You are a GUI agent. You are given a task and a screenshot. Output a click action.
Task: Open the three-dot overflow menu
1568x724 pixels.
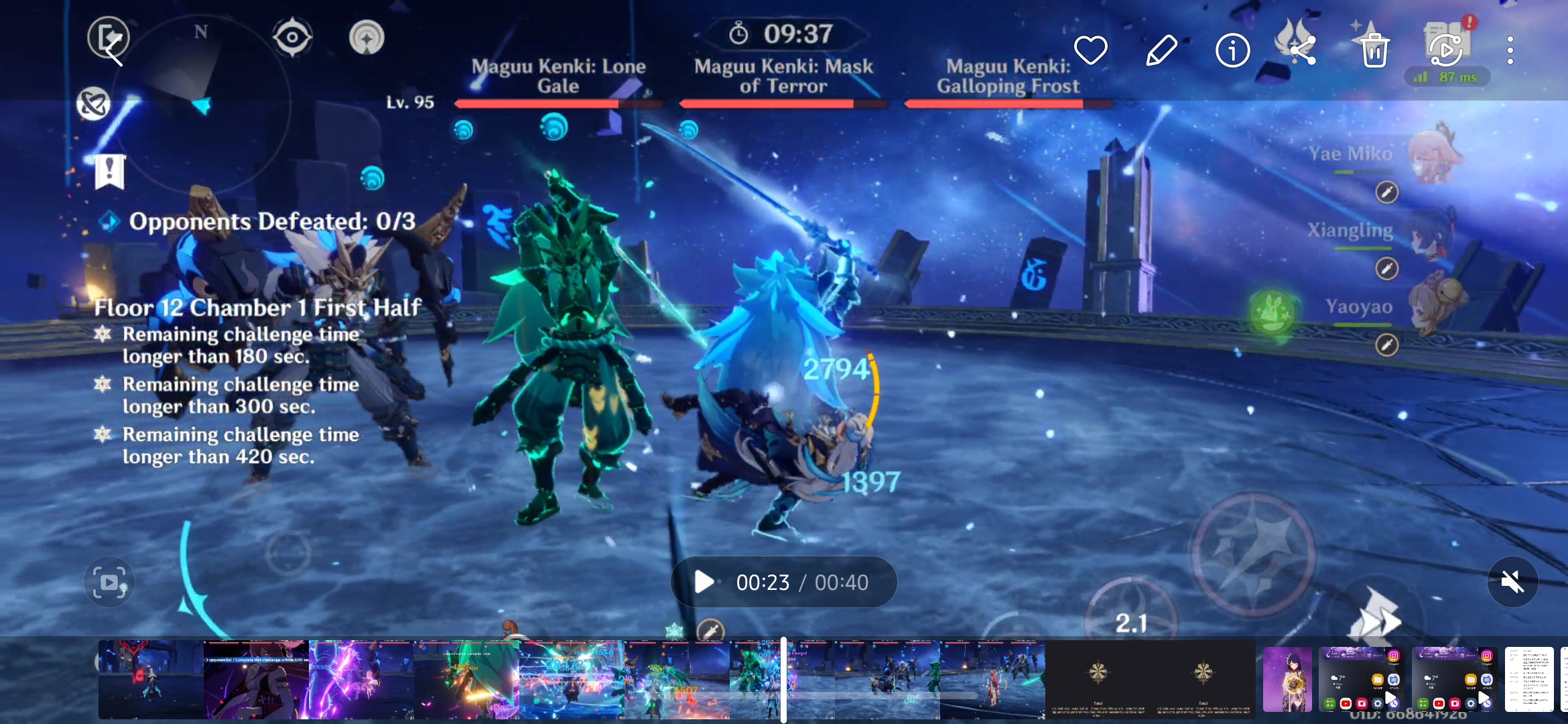pyautogui.click(x=1510, y=50)
